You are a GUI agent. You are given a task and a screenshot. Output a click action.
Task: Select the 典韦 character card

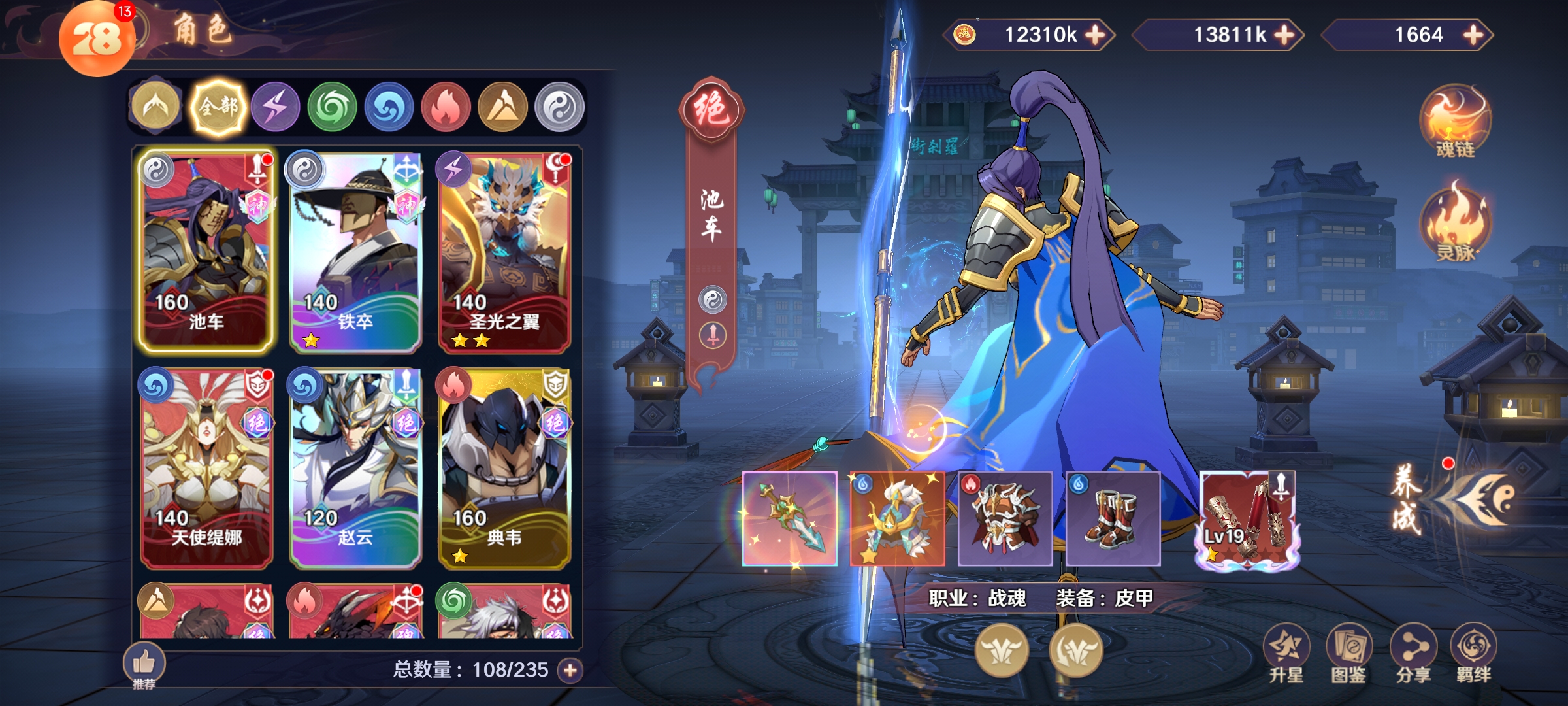504,467
